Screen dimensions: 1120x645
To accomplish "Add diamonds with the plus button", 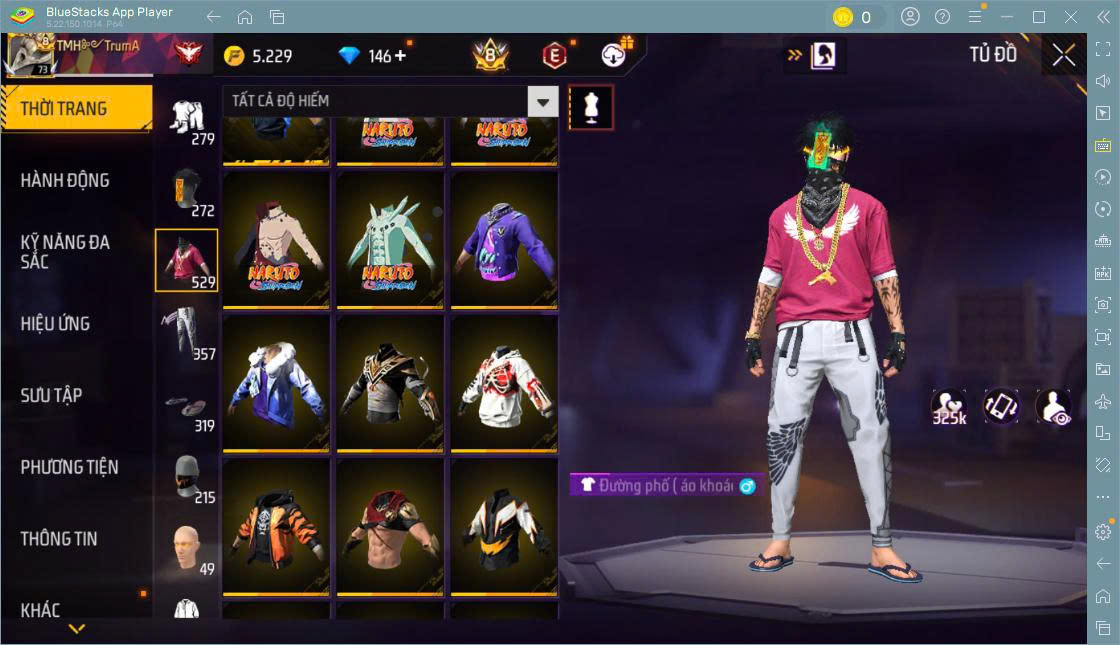I will 401,56.
